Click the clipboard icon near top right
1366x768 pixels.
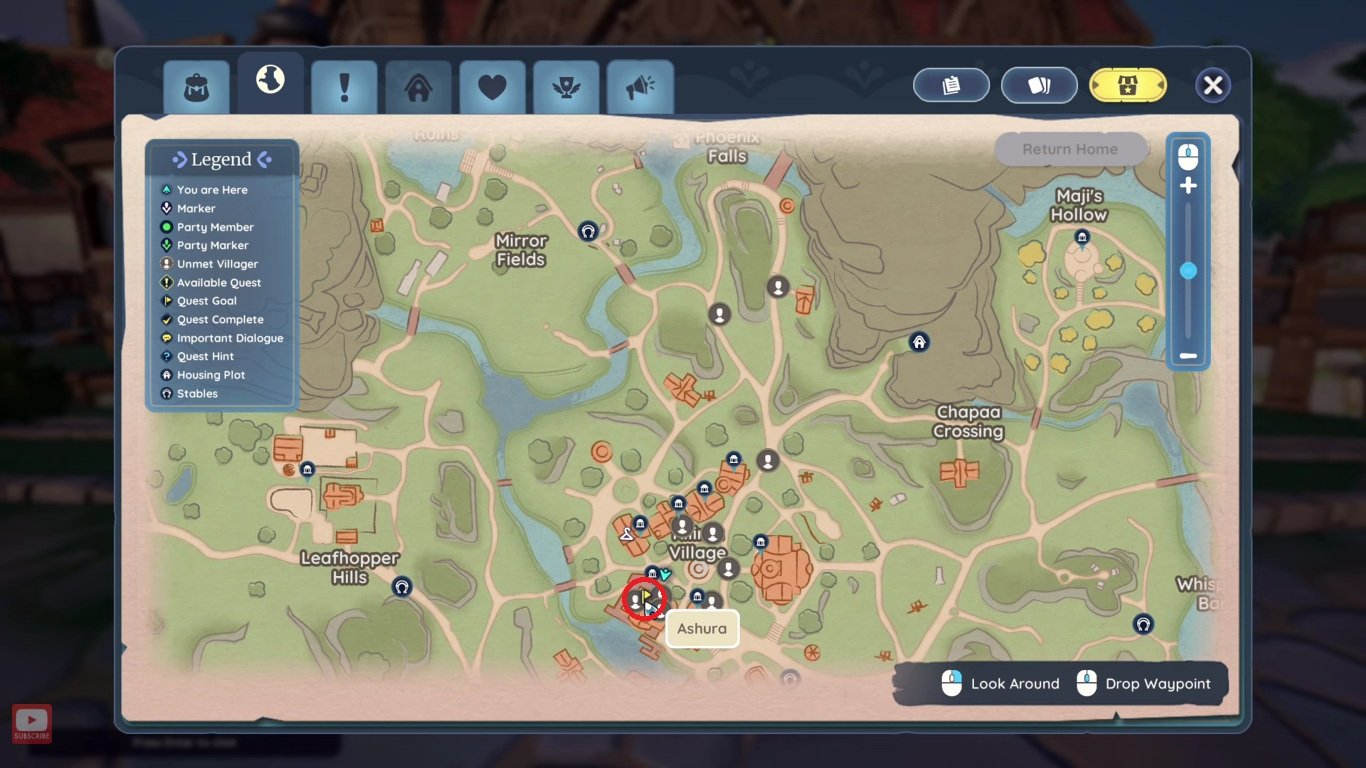pyautogui.click(x=950, y=85)
